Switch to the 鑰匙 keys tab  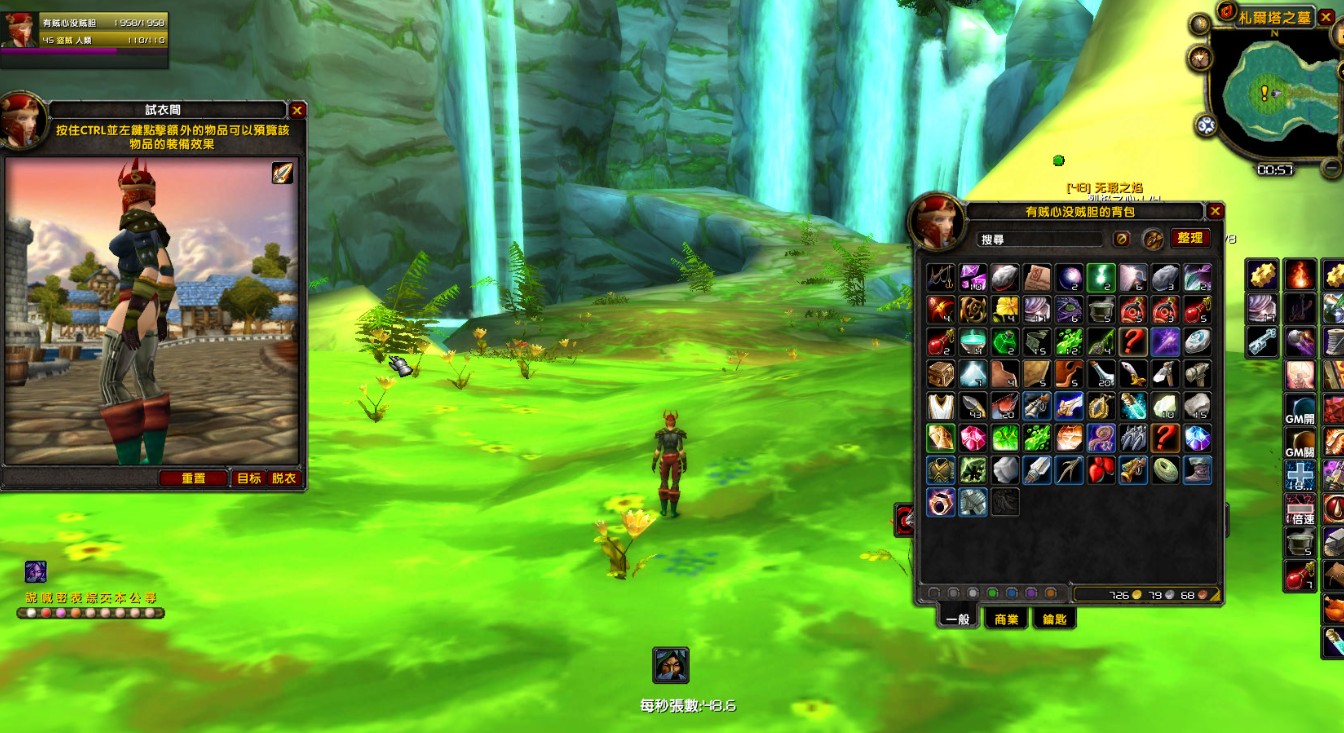pos(1053,619)
